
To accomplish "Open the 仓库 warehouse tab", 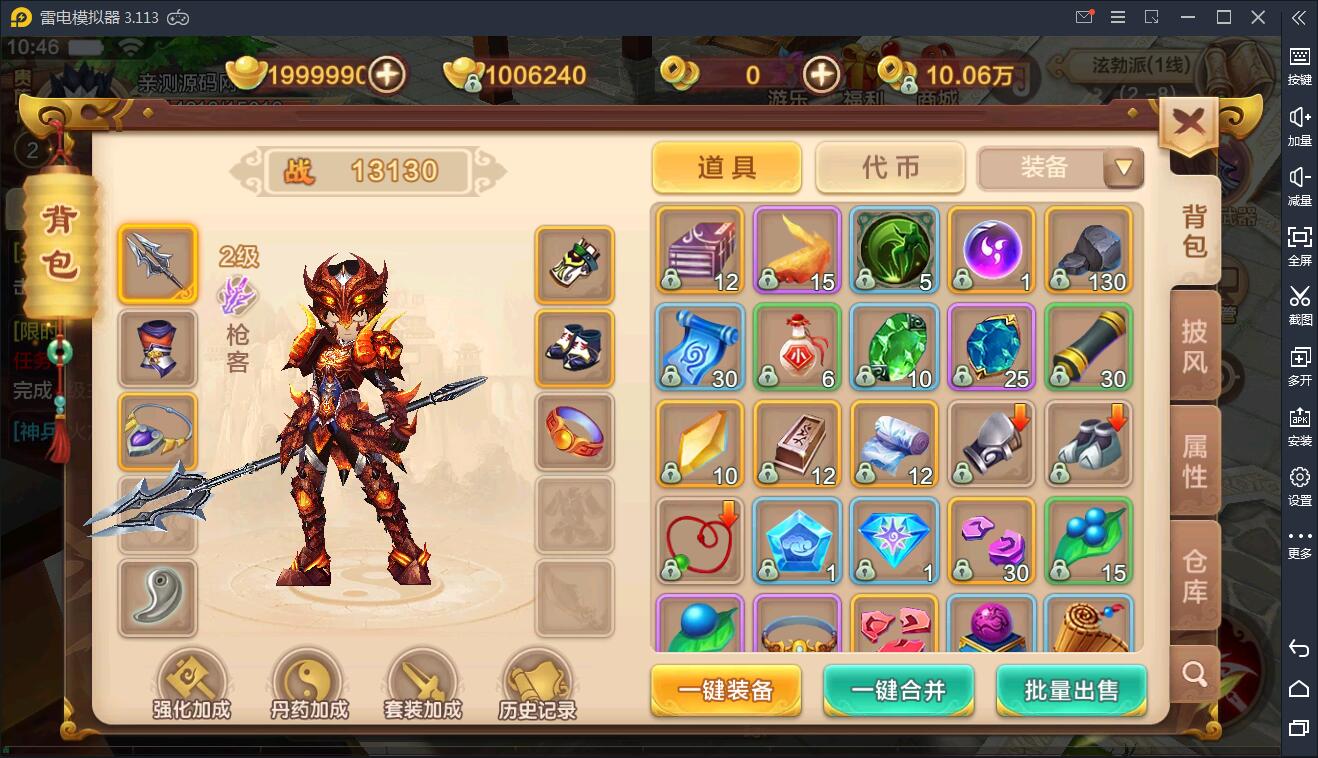I will 1193,574.
